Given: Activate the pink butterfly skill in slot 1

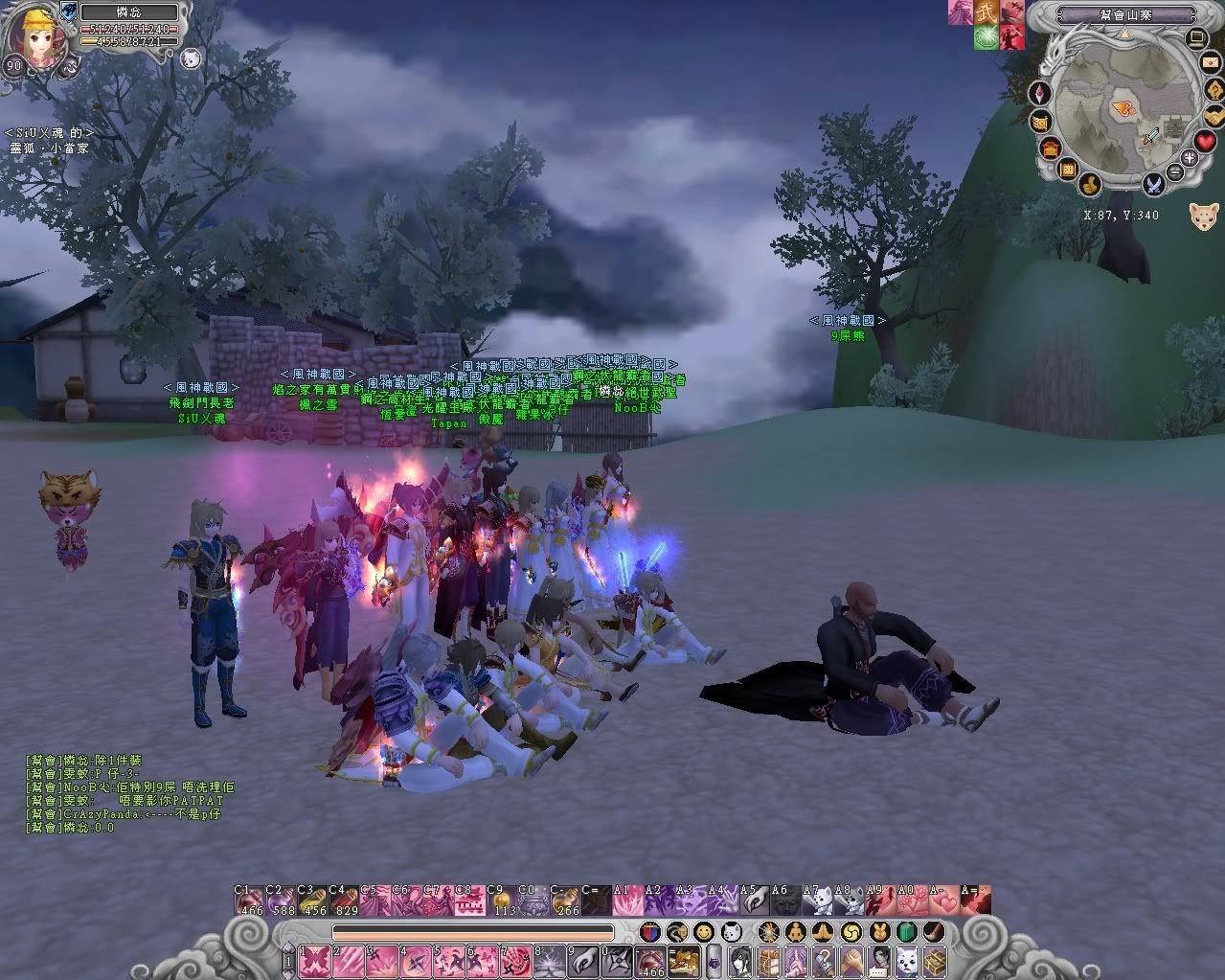Looking at the screenshot, I should click(x=315, y=960).
